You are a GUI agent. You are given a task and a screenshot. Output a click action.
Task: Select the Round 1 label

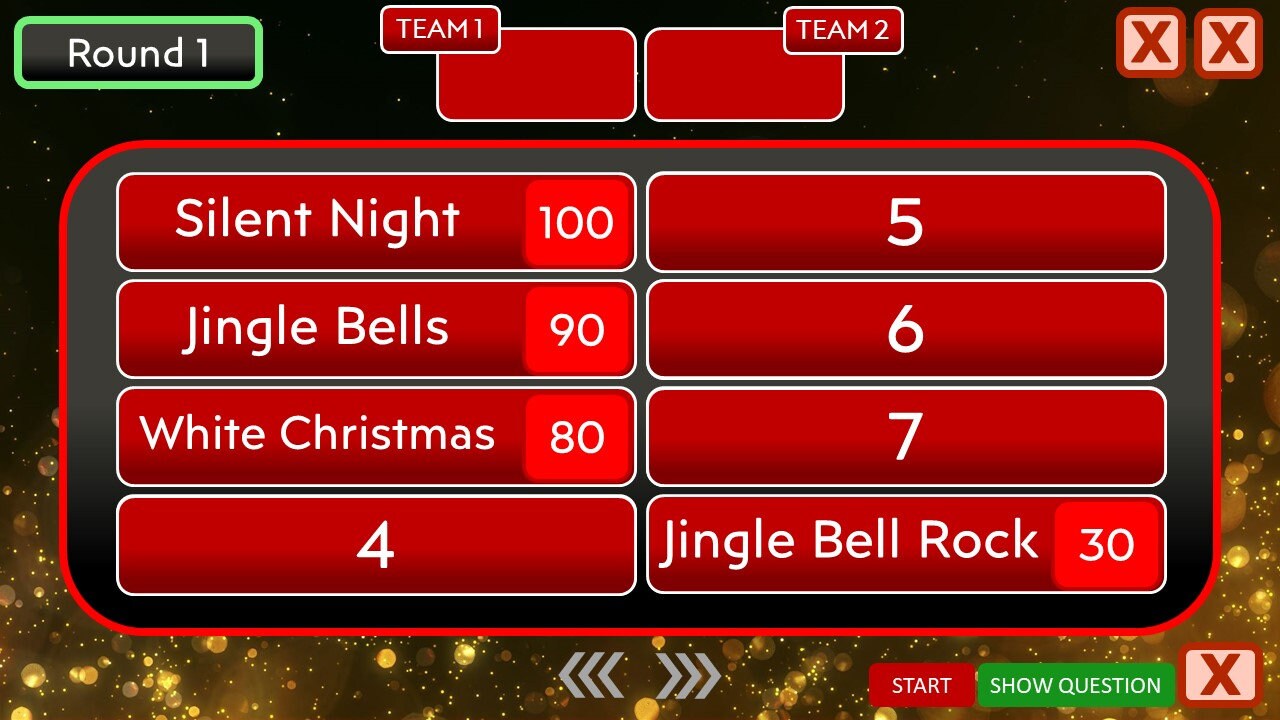point(137,53)
